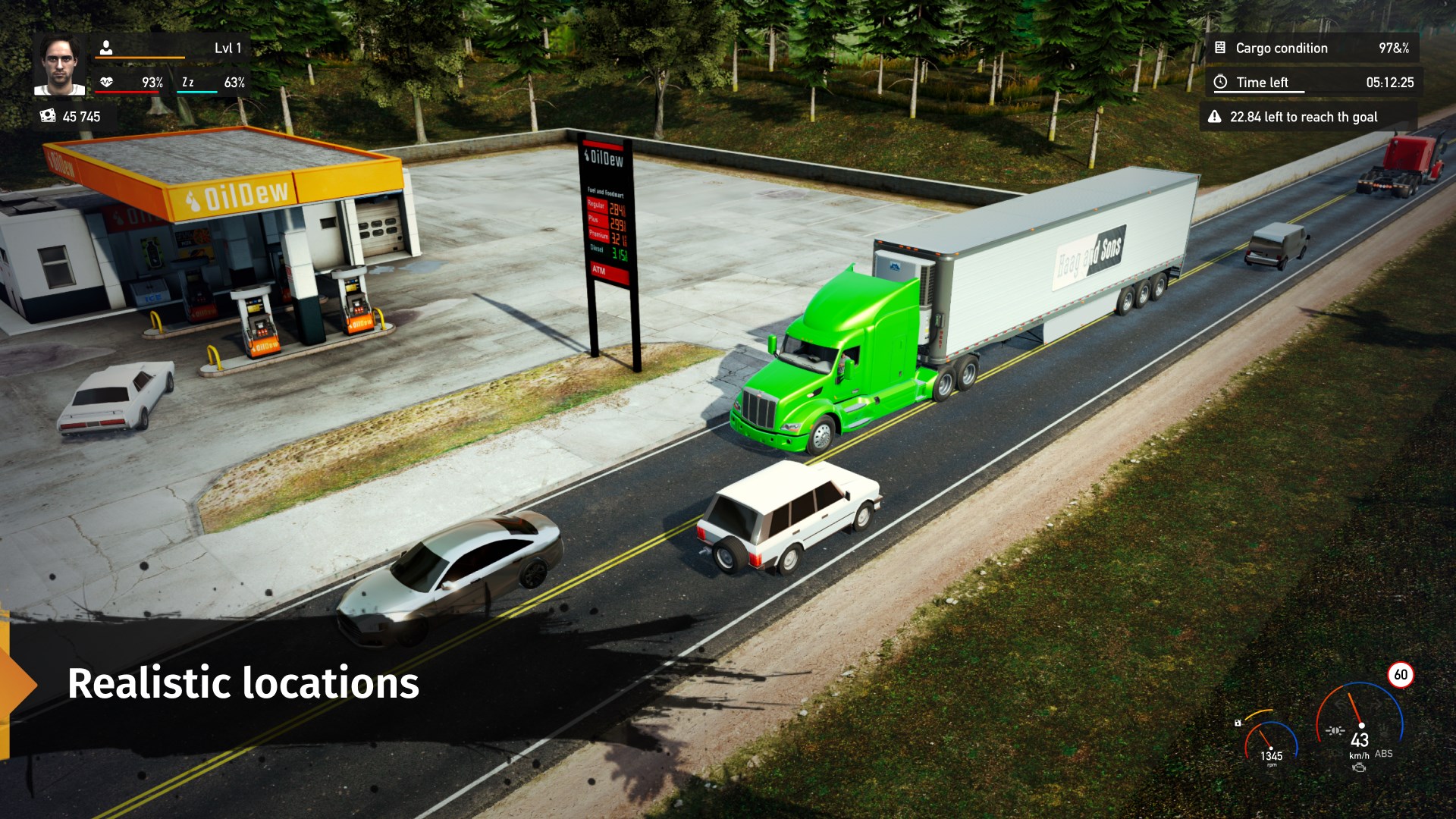1456x819 pixels.
Task: Select the engine check indicator icon
Action: pos(1360,767)
